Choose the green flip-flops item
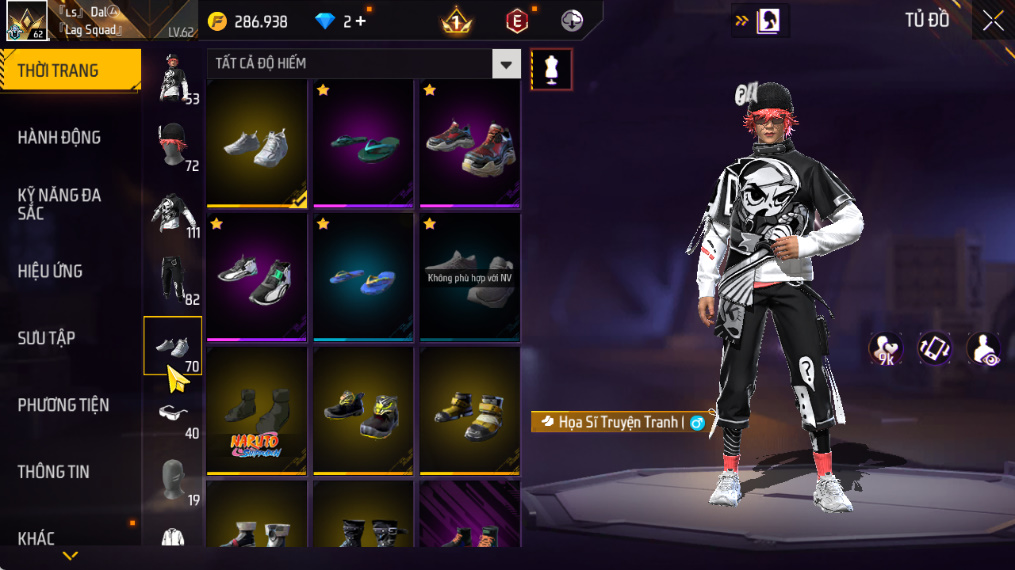Image resolution: width=1015 pixels, height=570 pixels. pos(366,143)
